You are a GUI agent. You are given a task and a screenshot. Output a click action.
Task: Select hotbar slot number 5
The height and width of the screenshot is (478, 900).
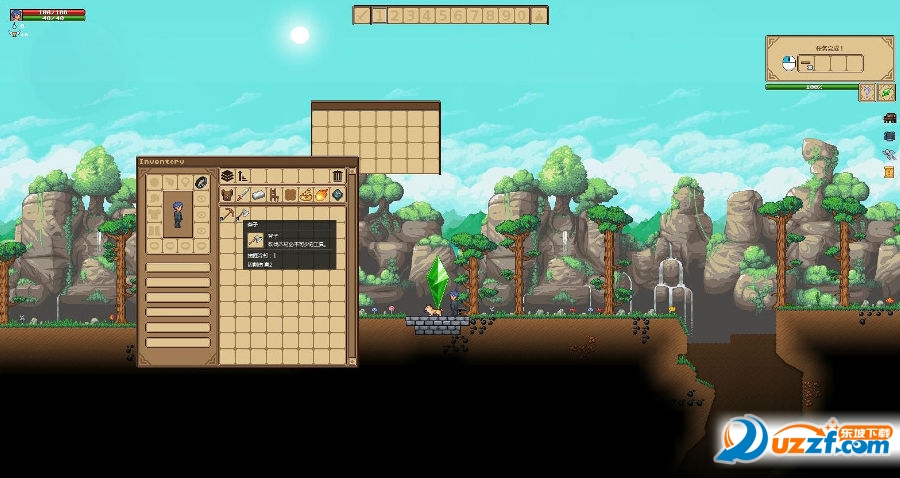pyautogui.click(x=441, y=15)
